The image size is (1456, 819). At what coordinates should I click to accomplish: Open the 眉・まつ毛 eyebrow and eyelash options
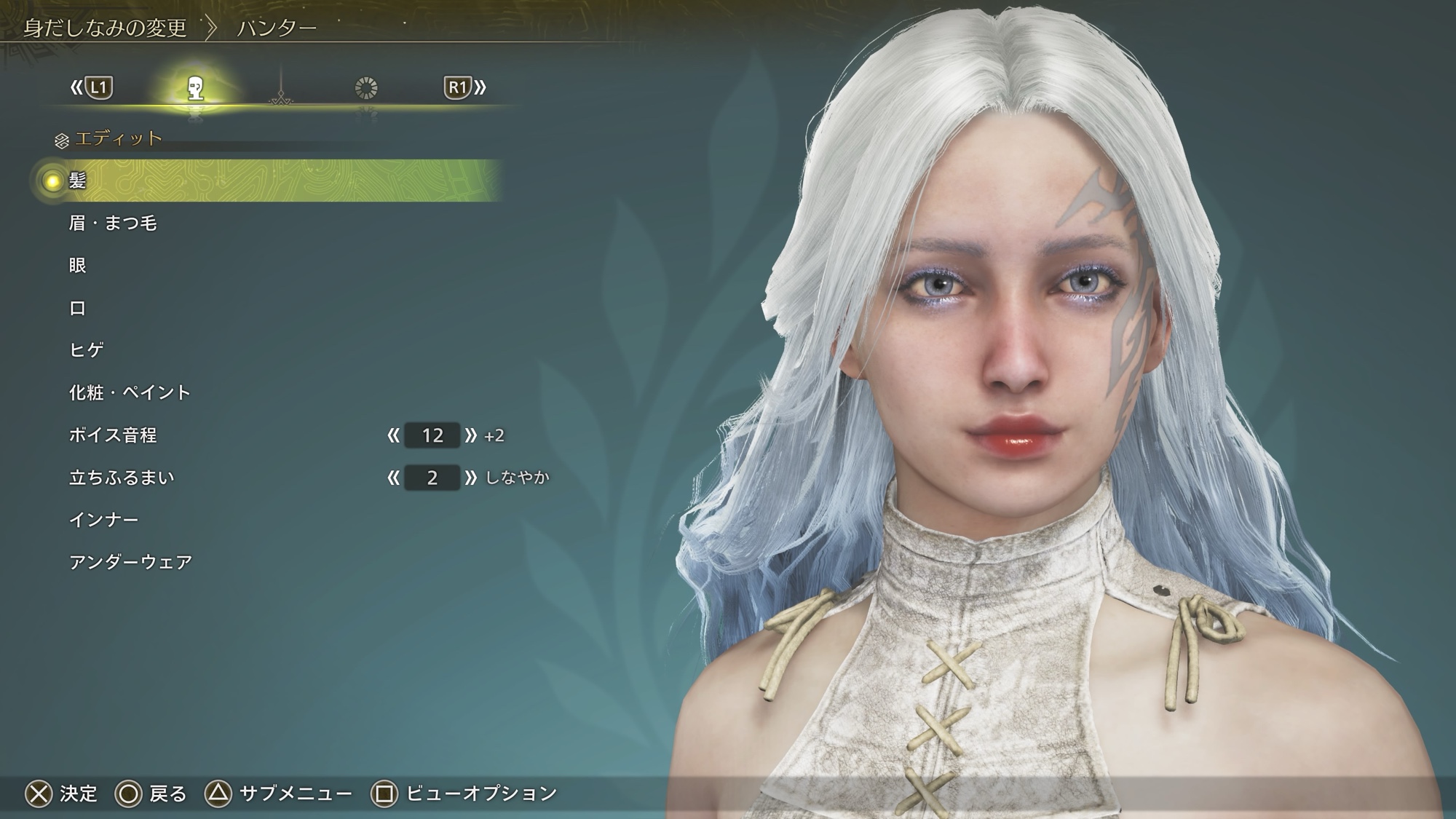(x=113, y=223)
